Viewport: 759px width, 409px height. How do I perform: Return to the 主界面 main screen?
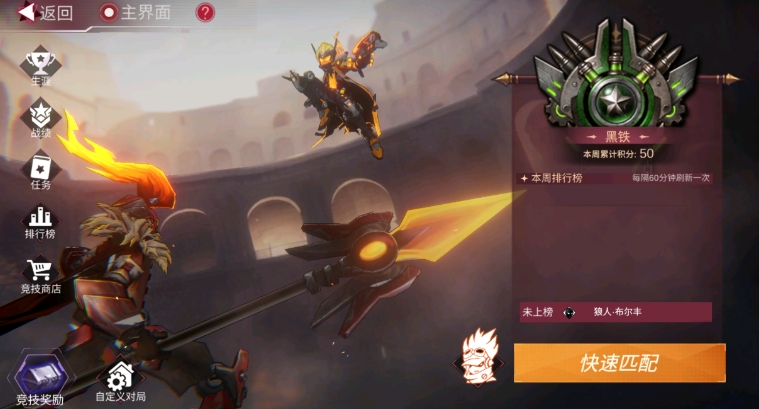click(136, 13)
